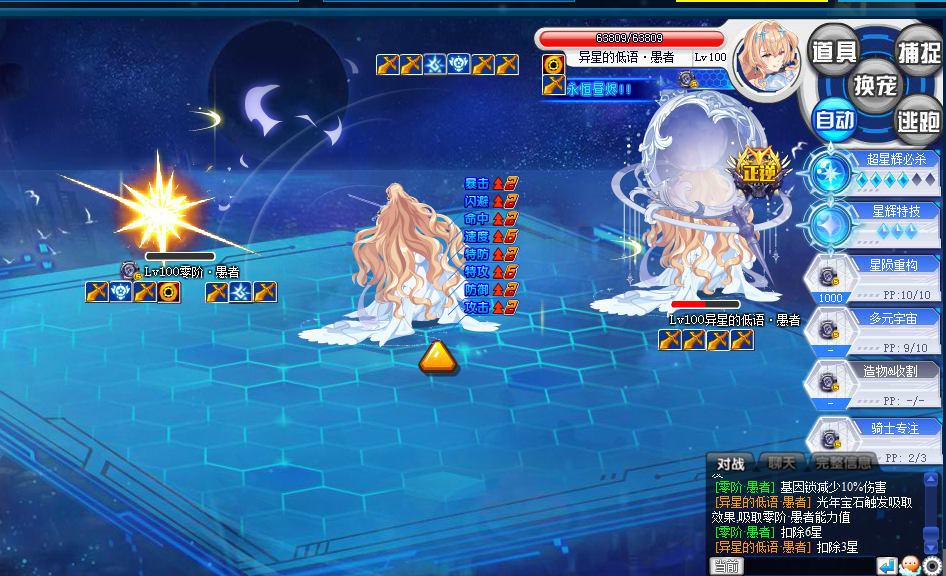Viewport: 946px width, 576px height.
Task: Switch to the 对战 battle log tab
Action: point(731,463)
